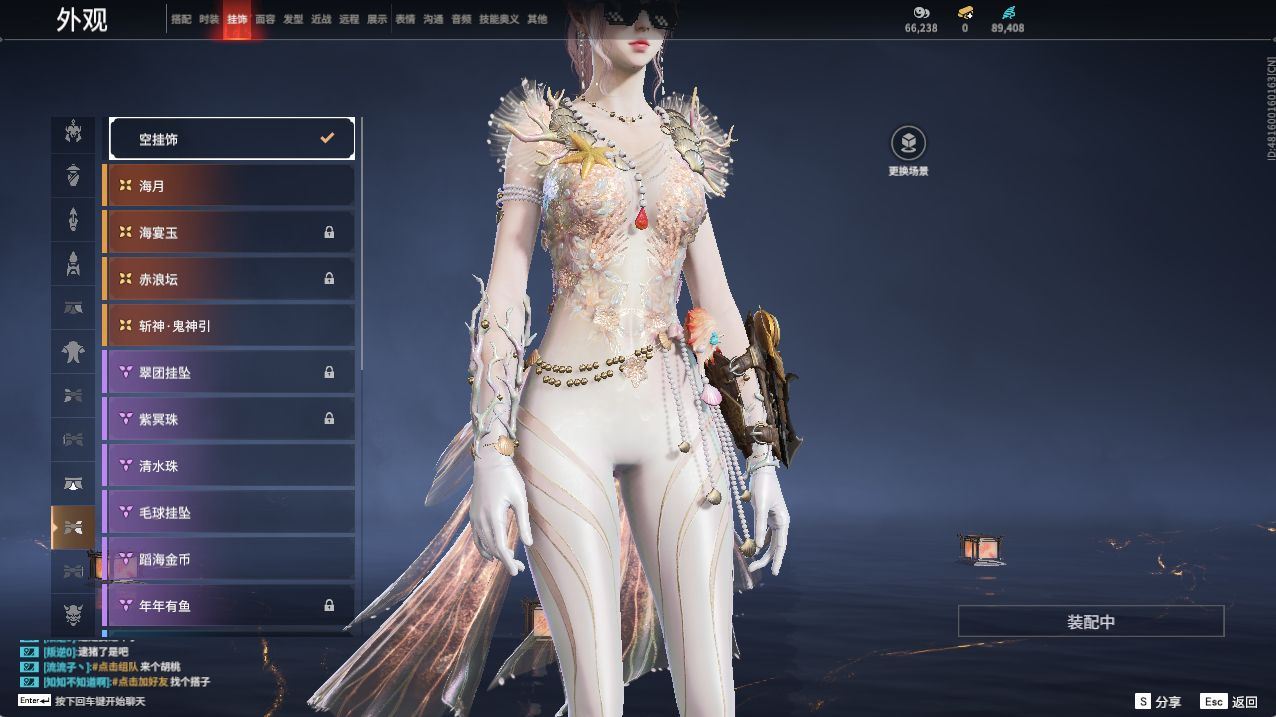
Task: Click the 更换场景 scene change icon
Action: click(908, 143)
